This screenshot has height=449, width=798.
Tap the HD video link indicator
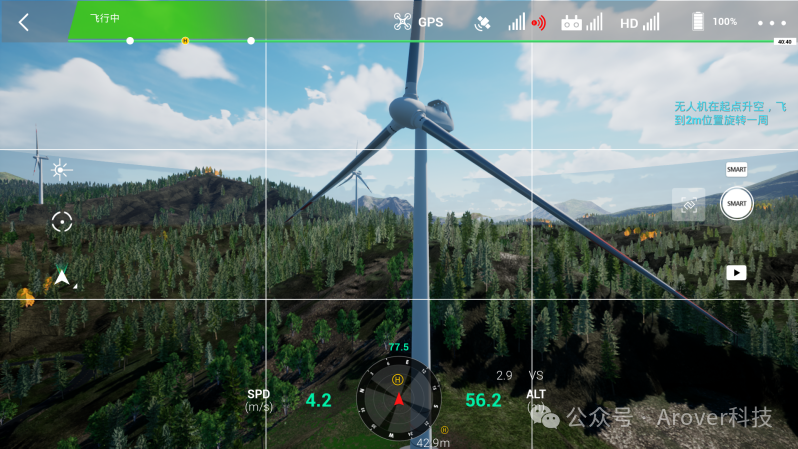[629, 22]
